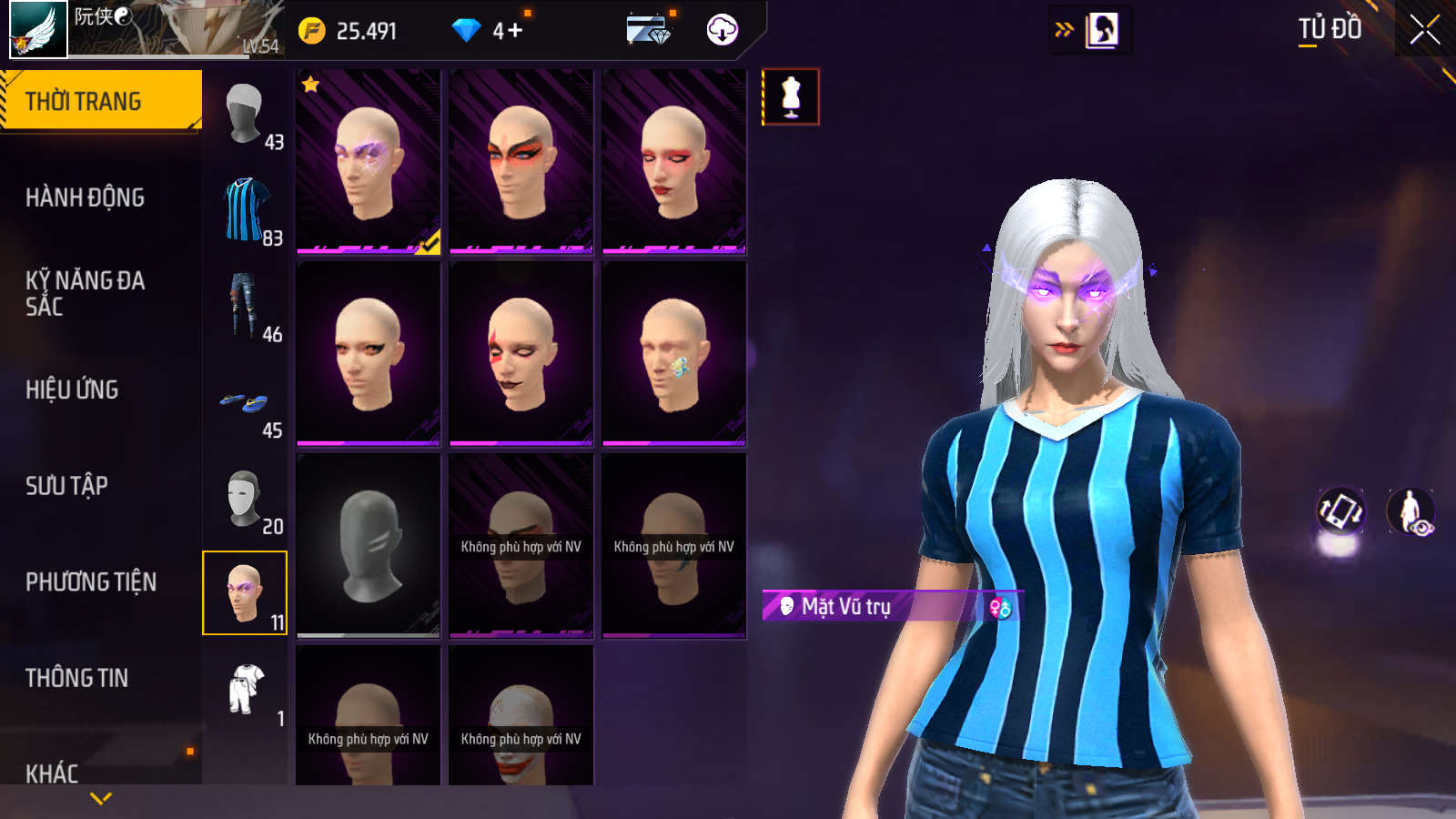The width and height of the screenshot is (1456, 819).
Task: Choose the striped jersey tops category
Action: pos(246,211)
